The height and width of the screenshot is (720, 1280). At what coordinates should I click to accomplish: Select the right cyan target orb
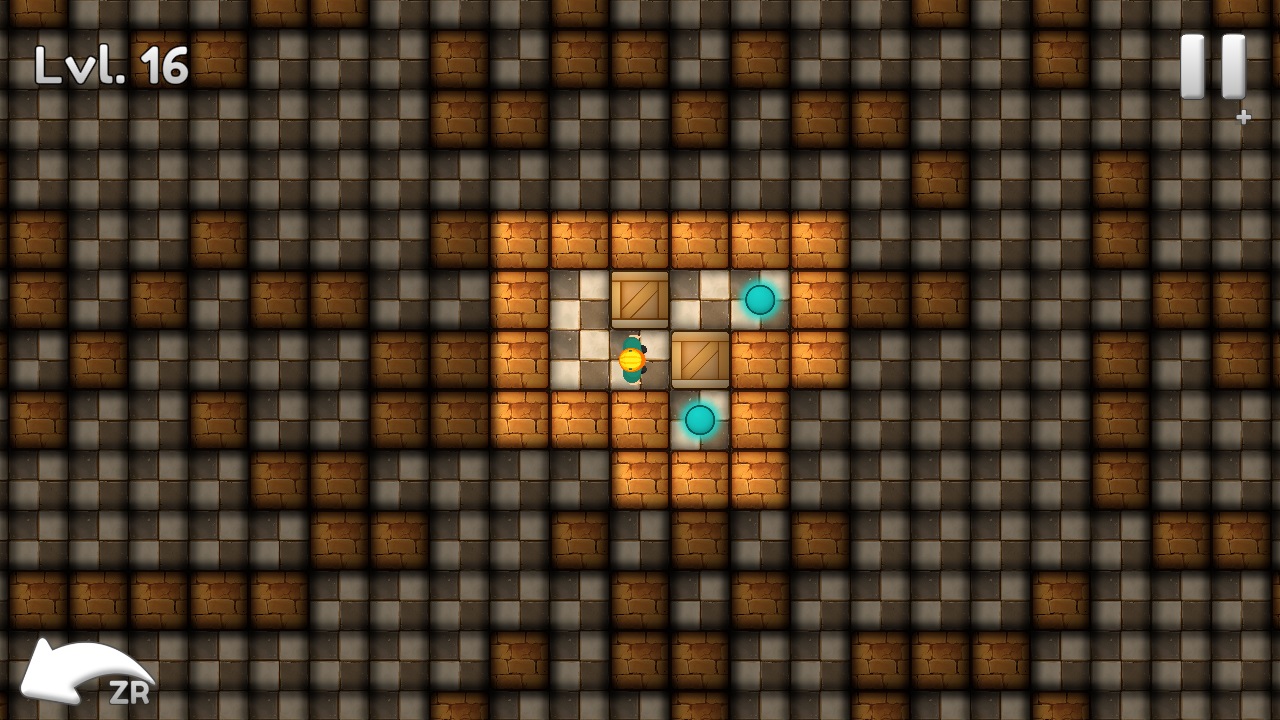[760, 300]
